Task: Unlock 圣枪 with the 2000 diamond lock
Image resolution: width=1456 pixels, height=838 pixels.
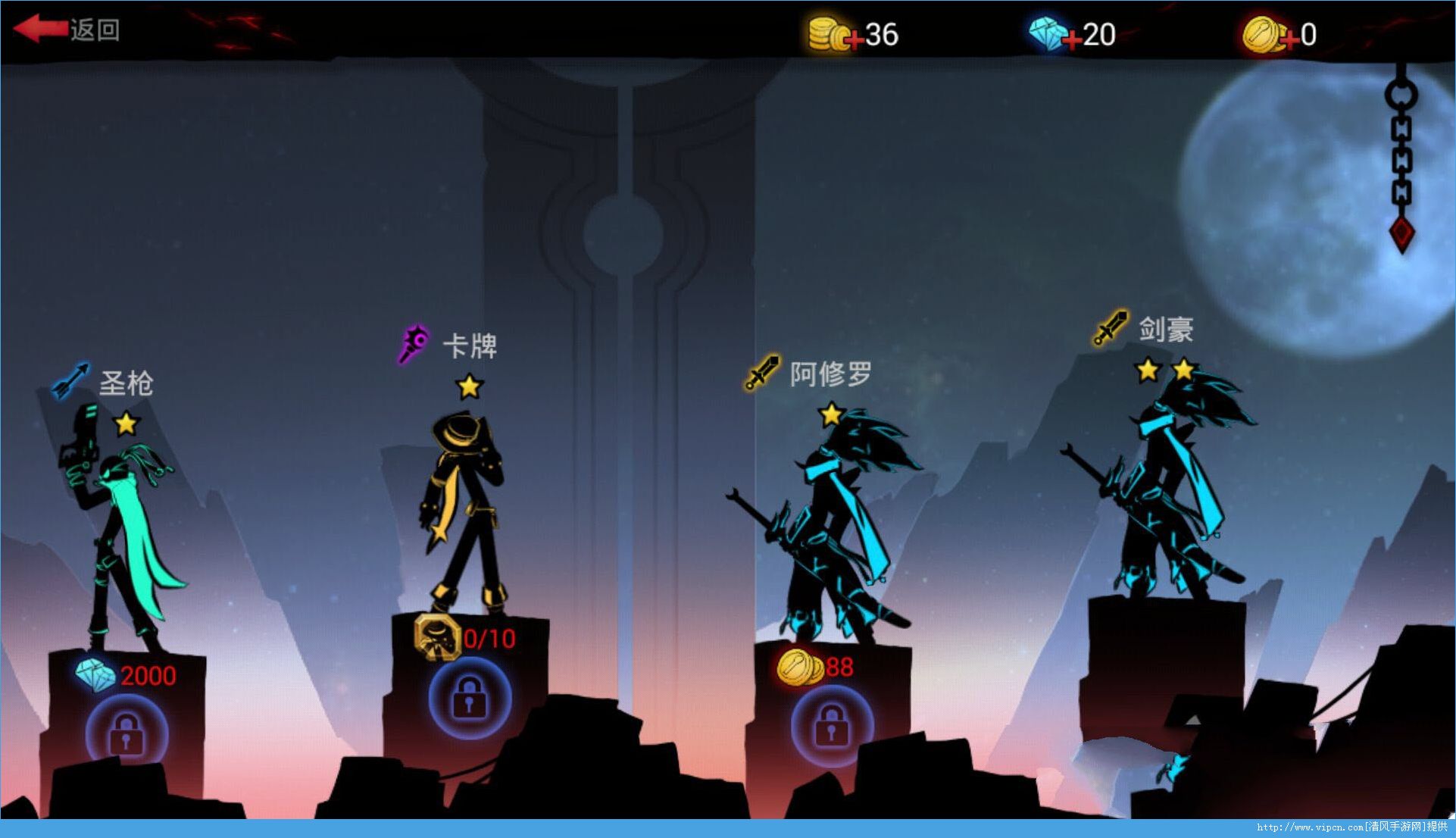Action: (x=126, y=732)
